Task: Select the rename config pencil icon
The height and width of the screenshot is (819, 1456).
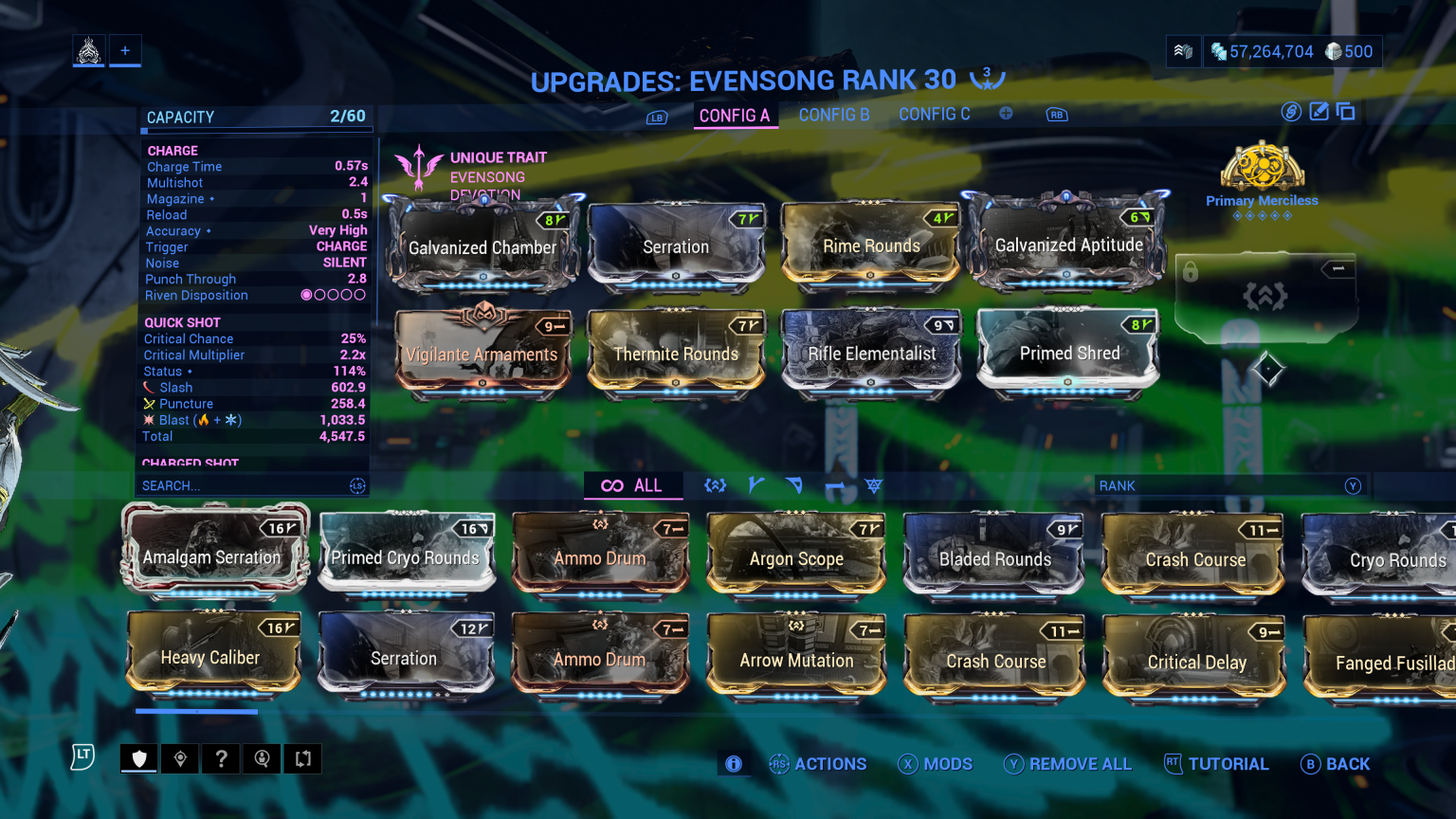Action: [1319, 111]
